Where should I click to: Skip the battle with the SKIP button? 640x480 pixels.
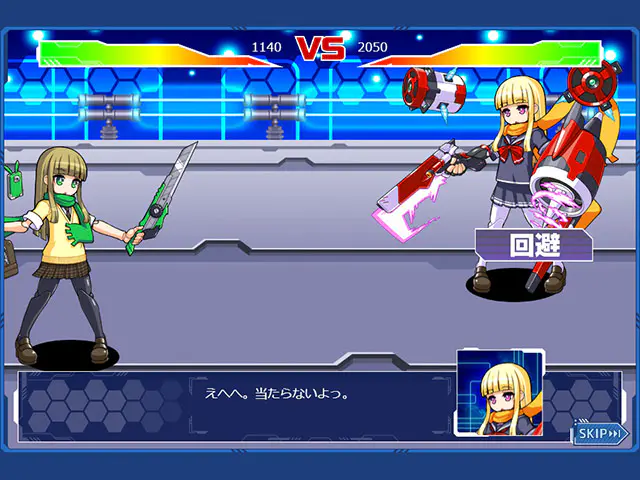(599, 434)
